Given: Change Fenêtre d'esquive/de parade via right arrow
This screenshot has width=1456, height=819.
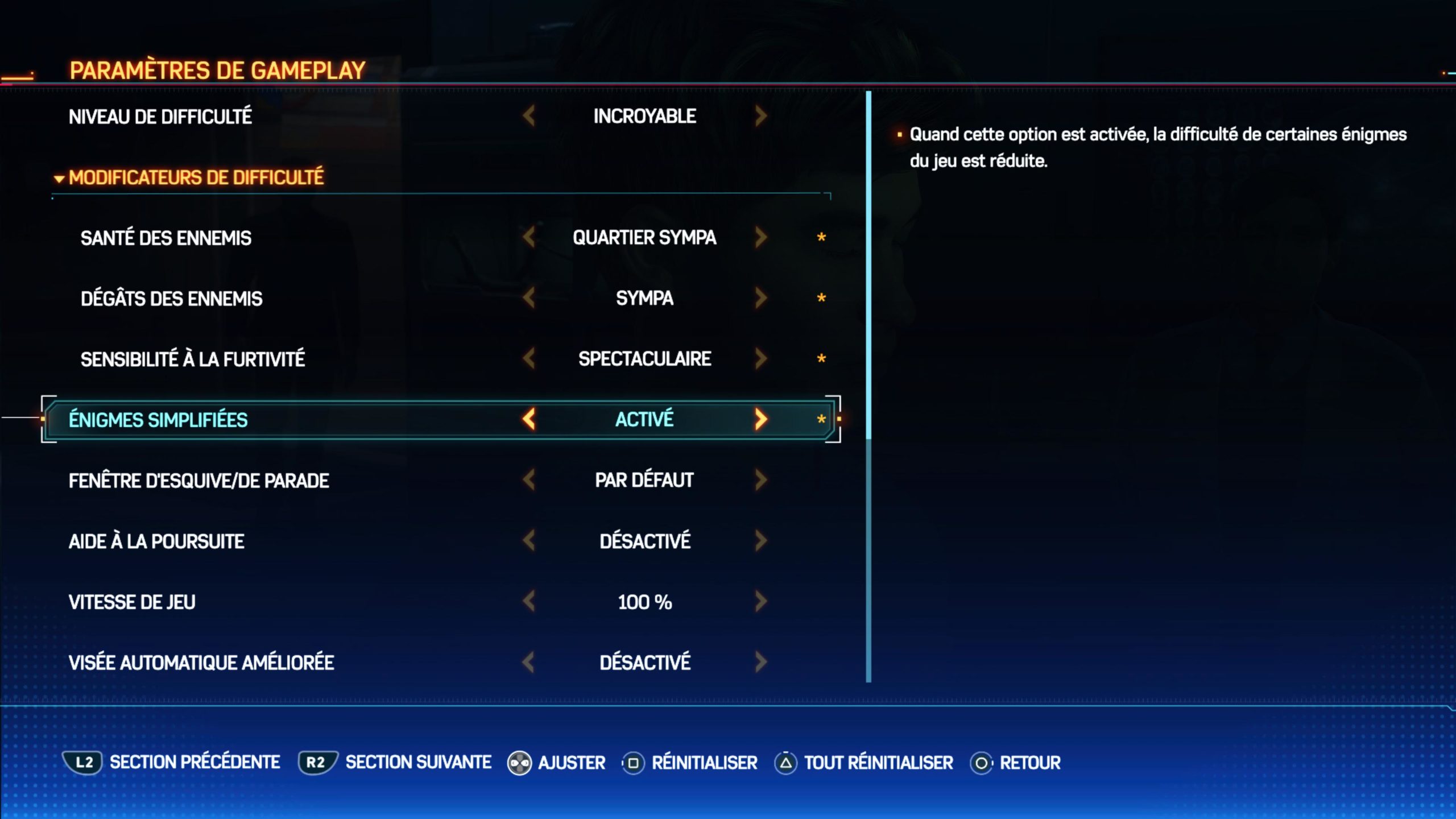Looking at the screenshot, I should 761,480.
